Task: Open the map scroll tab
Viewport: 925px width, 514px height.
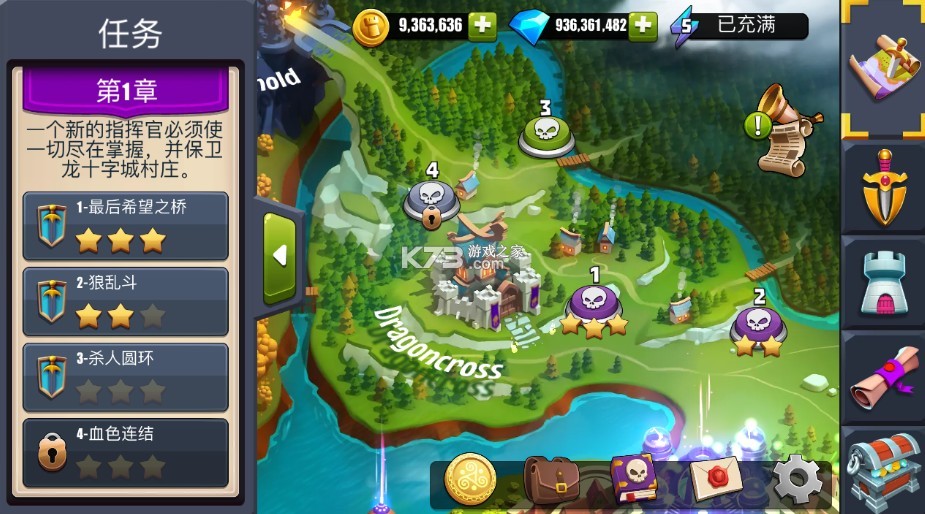Action: click(x=883, y=66)
